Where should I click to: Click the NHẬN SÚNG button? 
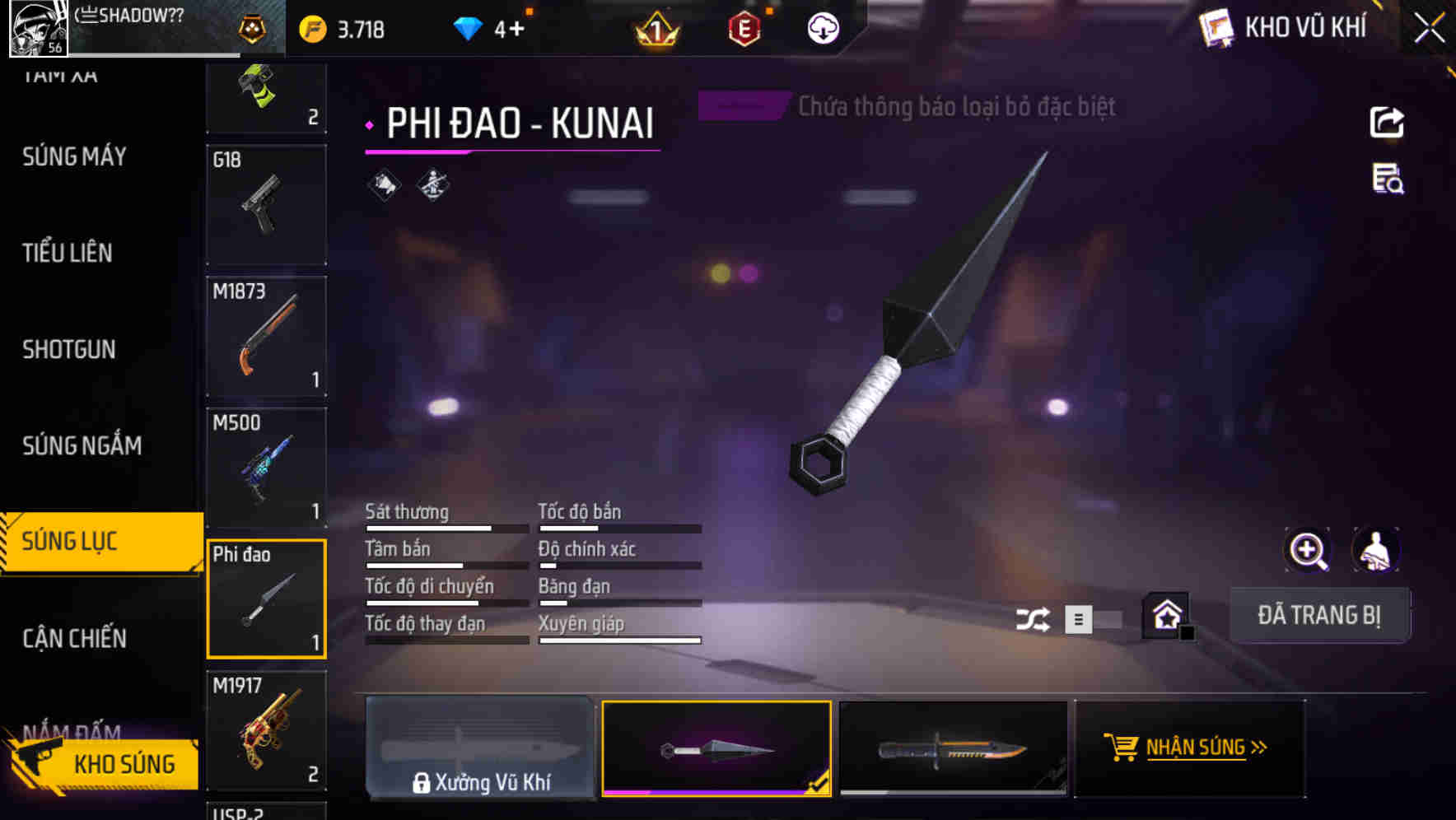click(1192, 748)
